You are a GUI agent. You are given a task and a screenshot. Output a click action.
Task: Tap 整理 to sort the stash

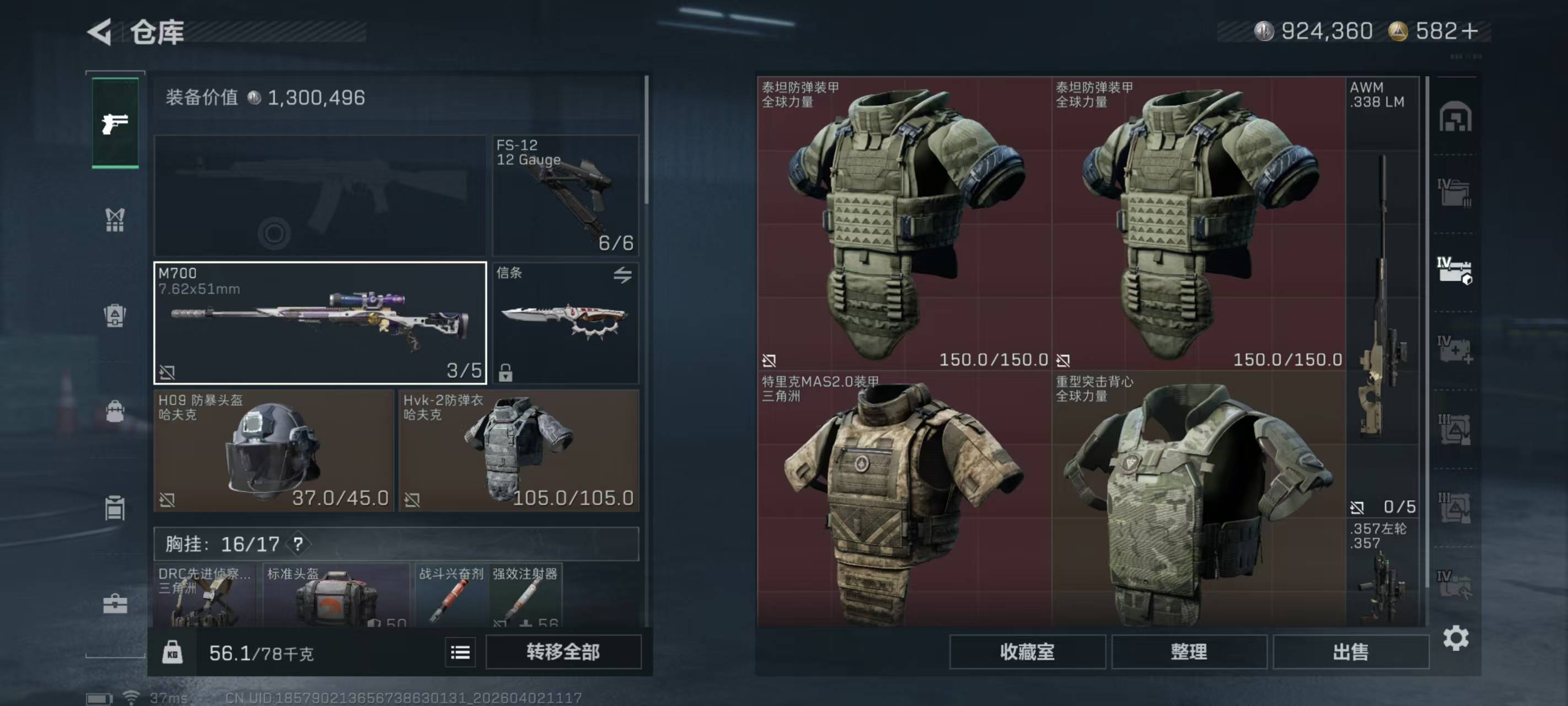click(x=1189, y=652)
